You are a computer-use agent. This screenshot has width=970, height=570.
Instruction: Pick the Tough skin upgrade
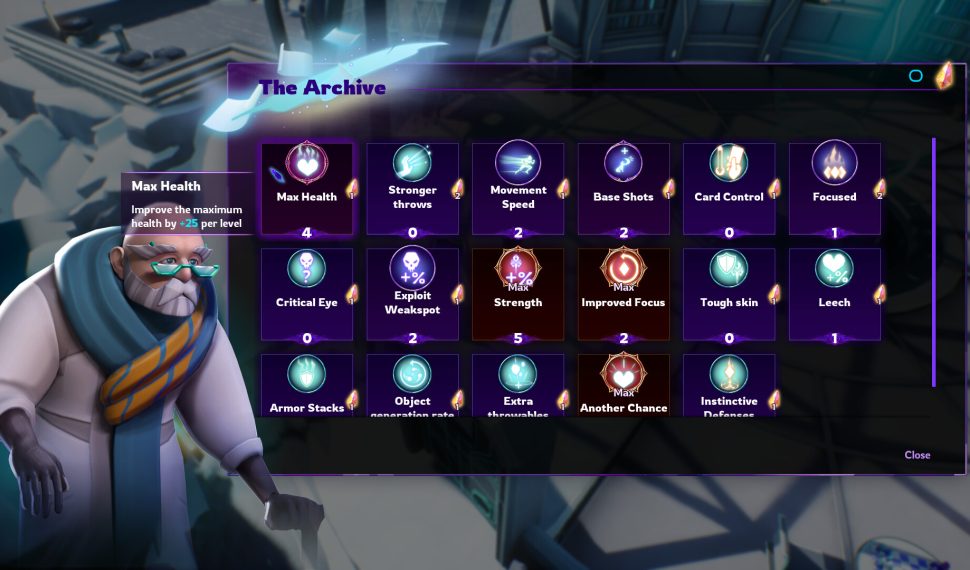pyautogui.click(x=729, y=294)
